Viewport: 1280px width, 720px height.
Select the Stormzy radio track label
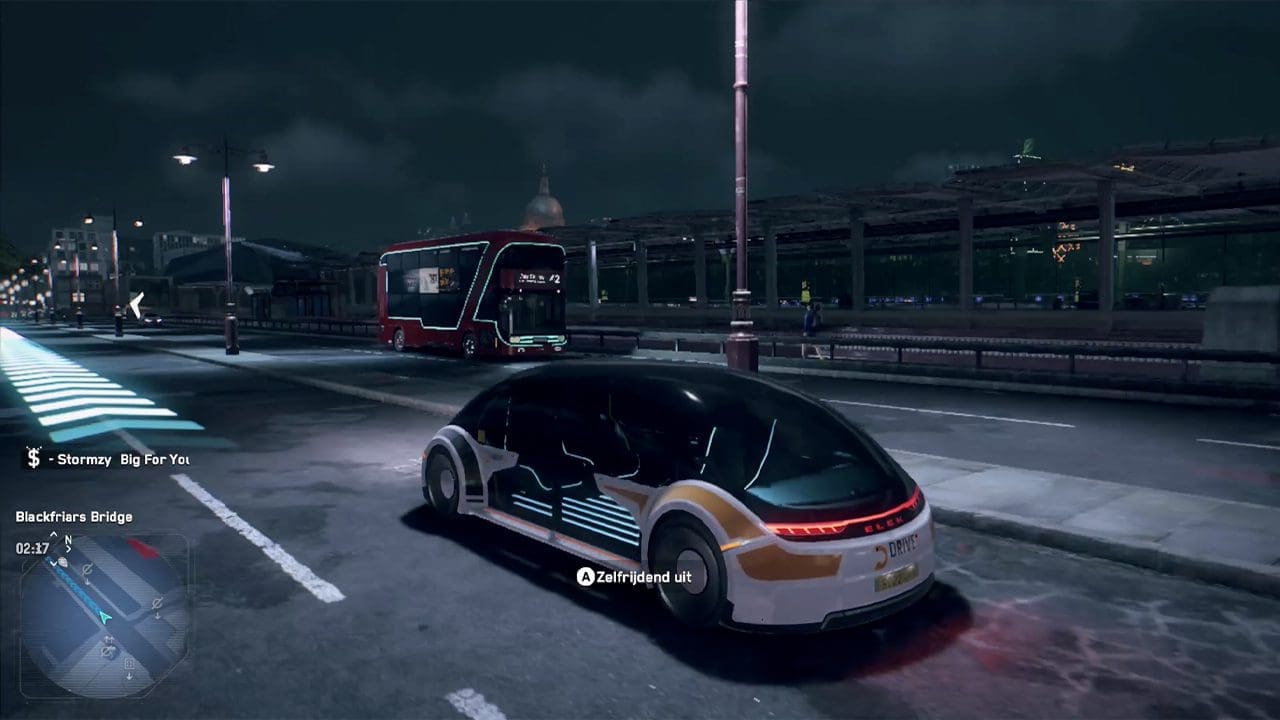[118, 460]
